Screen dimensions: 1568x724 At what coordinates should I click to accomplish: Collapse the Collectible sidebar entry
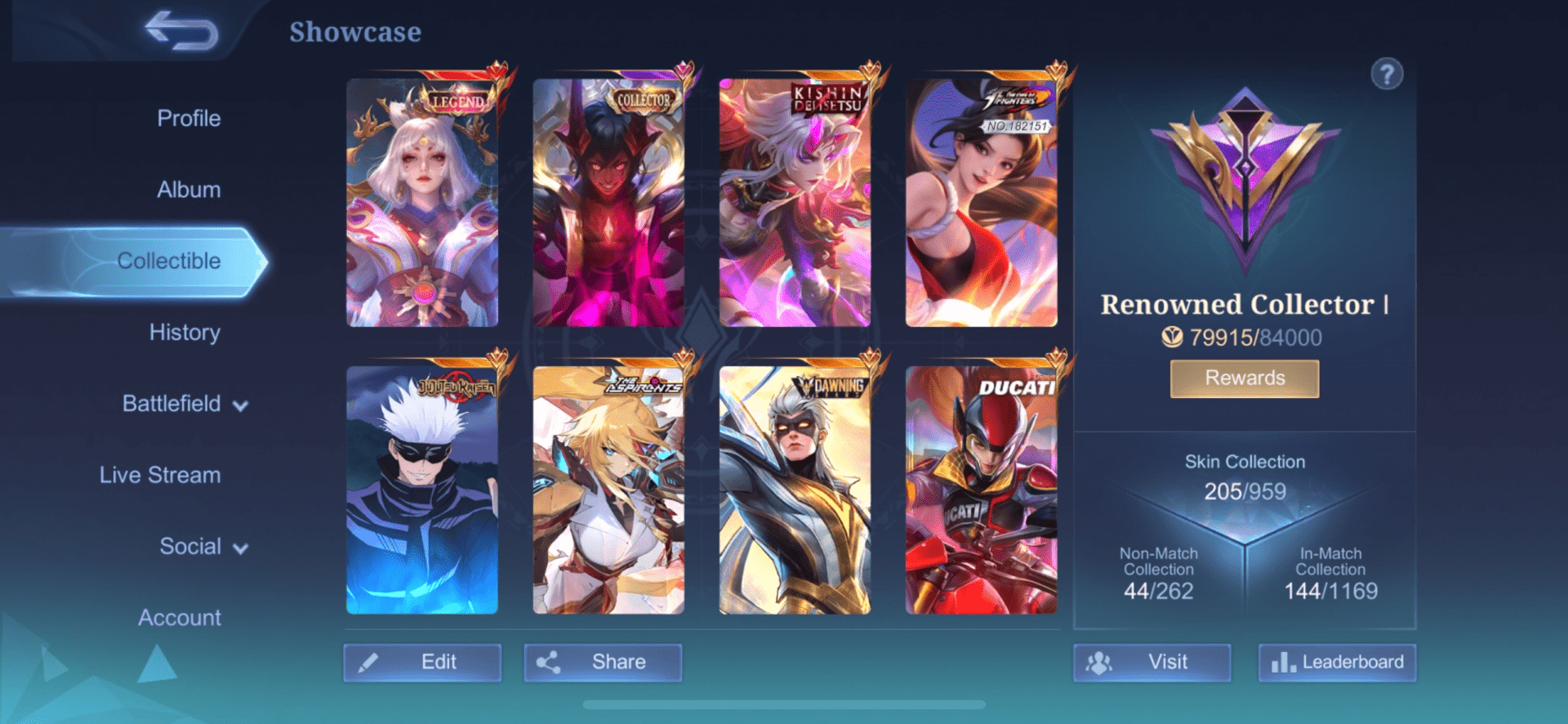click(x=169, y=260)
